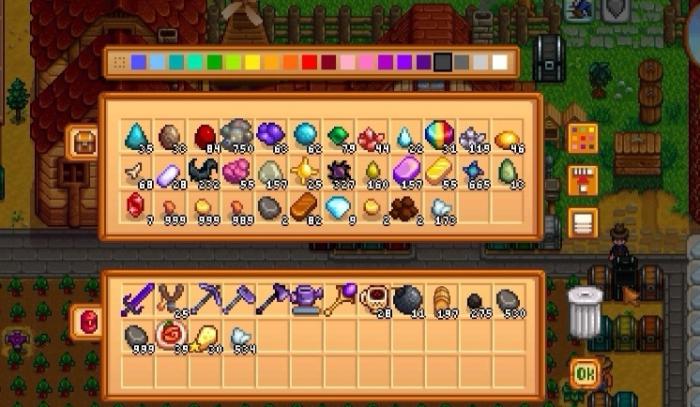700x407 pixels.
Task: Select the iridium bar stack
Action: tap(407, 171)
